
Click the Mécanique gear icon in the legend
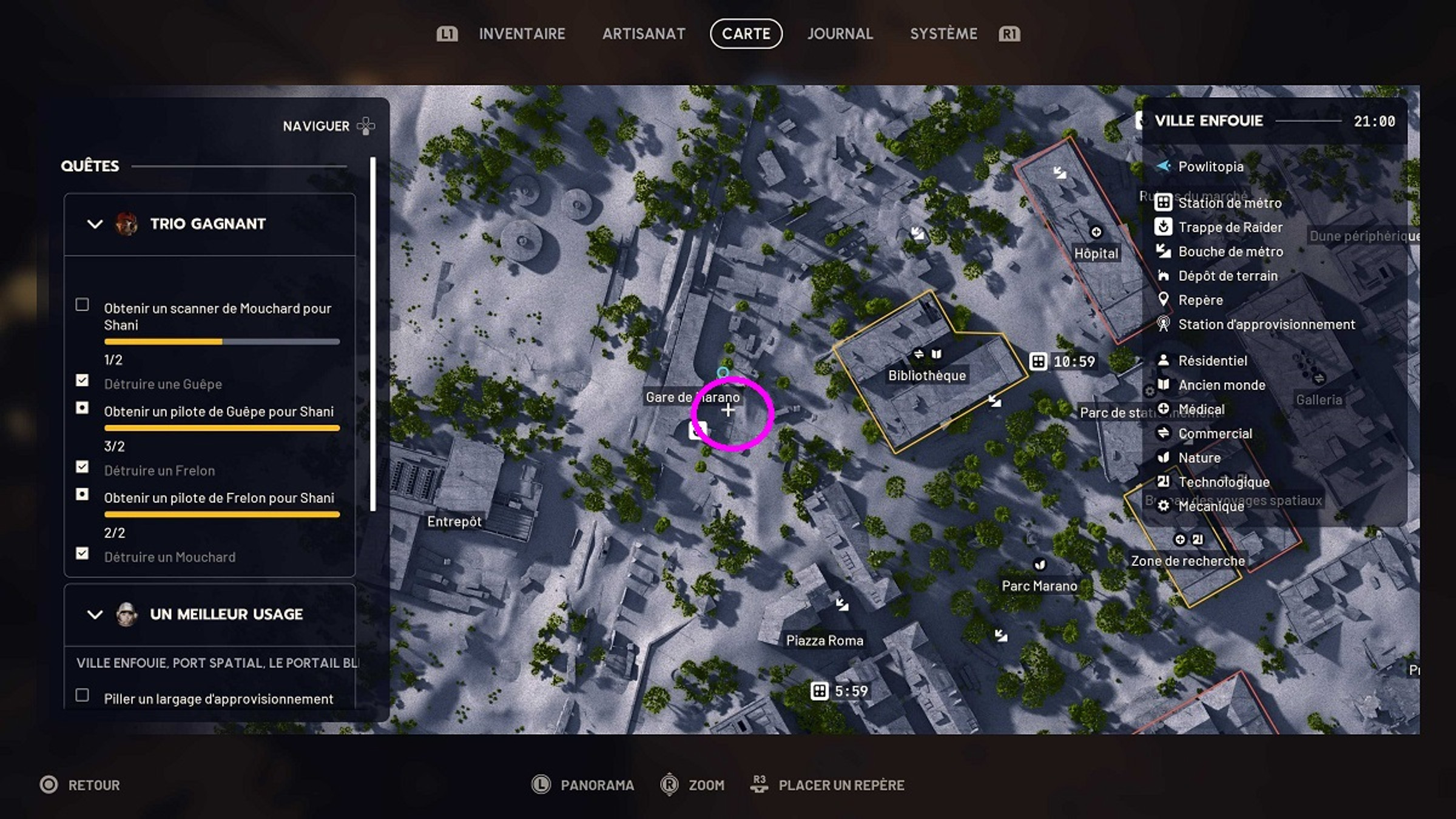(1163, 506)
